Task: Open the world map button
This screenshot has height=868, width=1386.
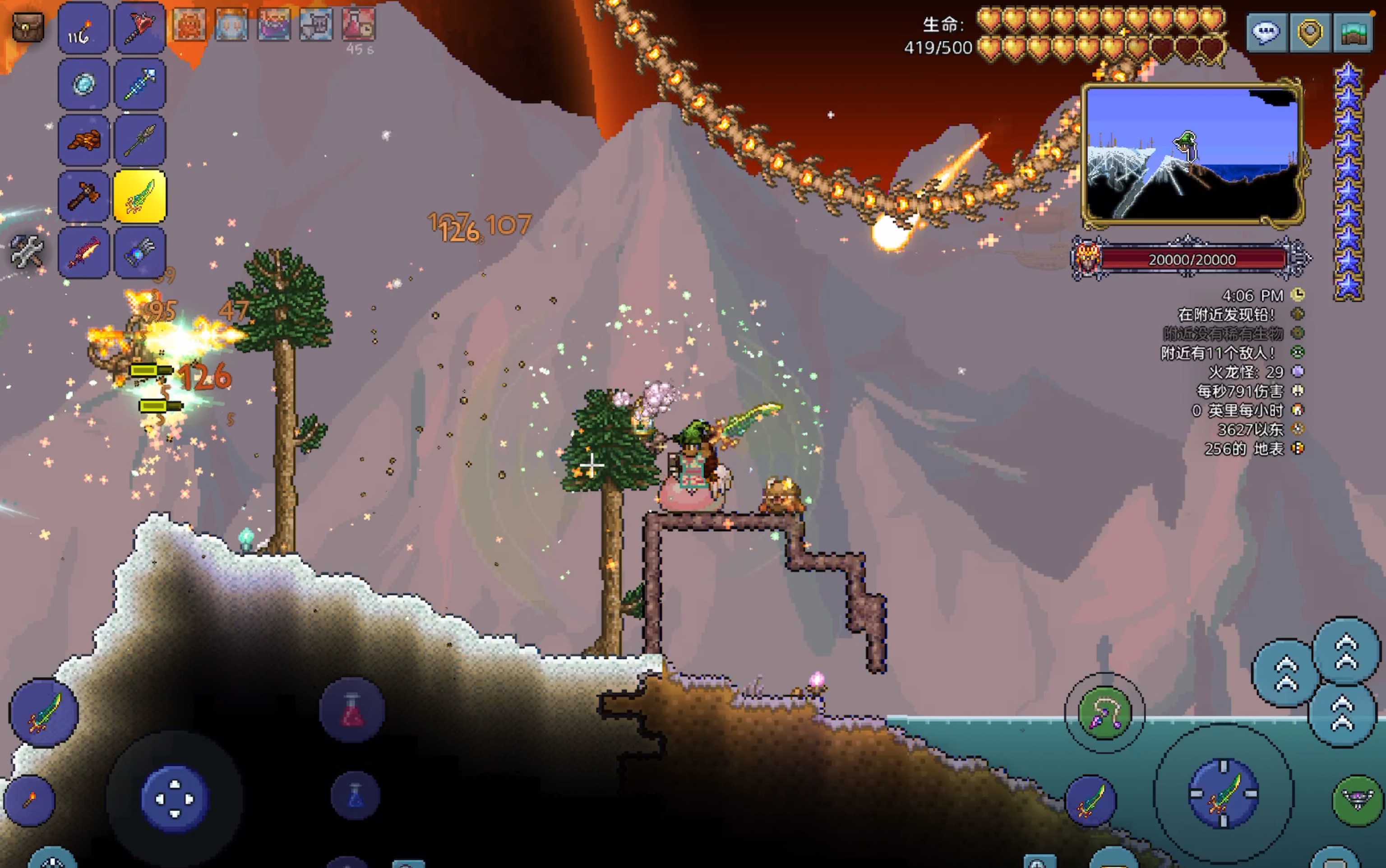Action: point(1353,32)
